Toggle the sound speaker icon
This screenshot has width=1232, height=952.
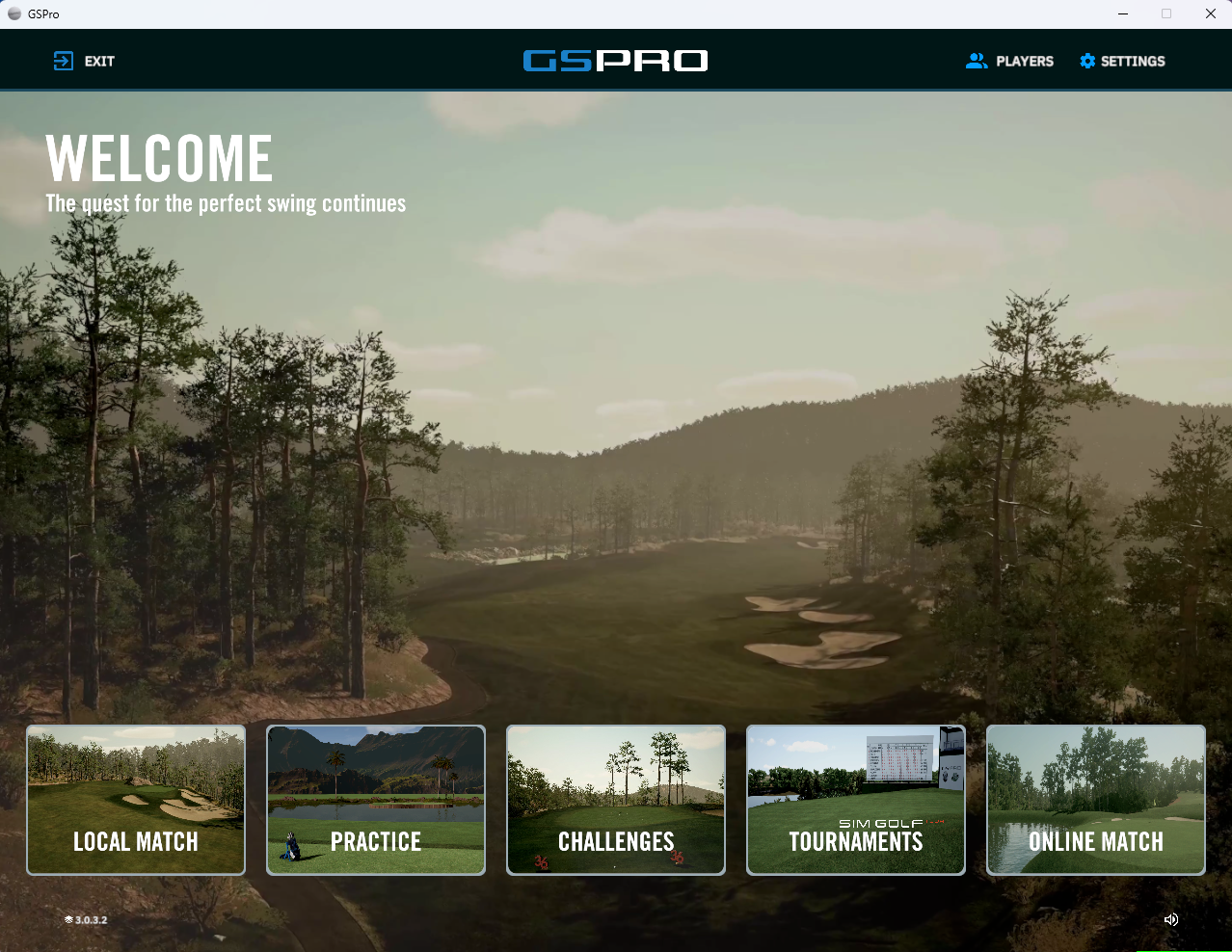[1171, 919]
